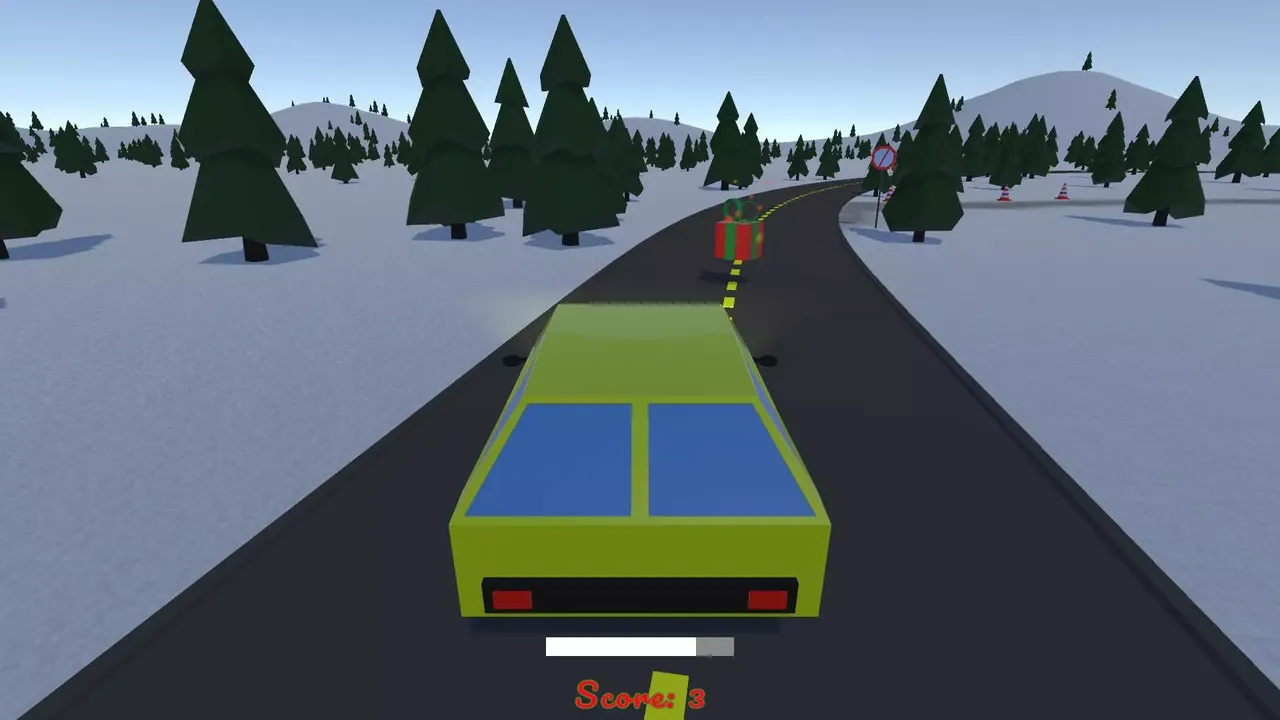Click the traffic cone closest to the sign

(x=888, y=193)
